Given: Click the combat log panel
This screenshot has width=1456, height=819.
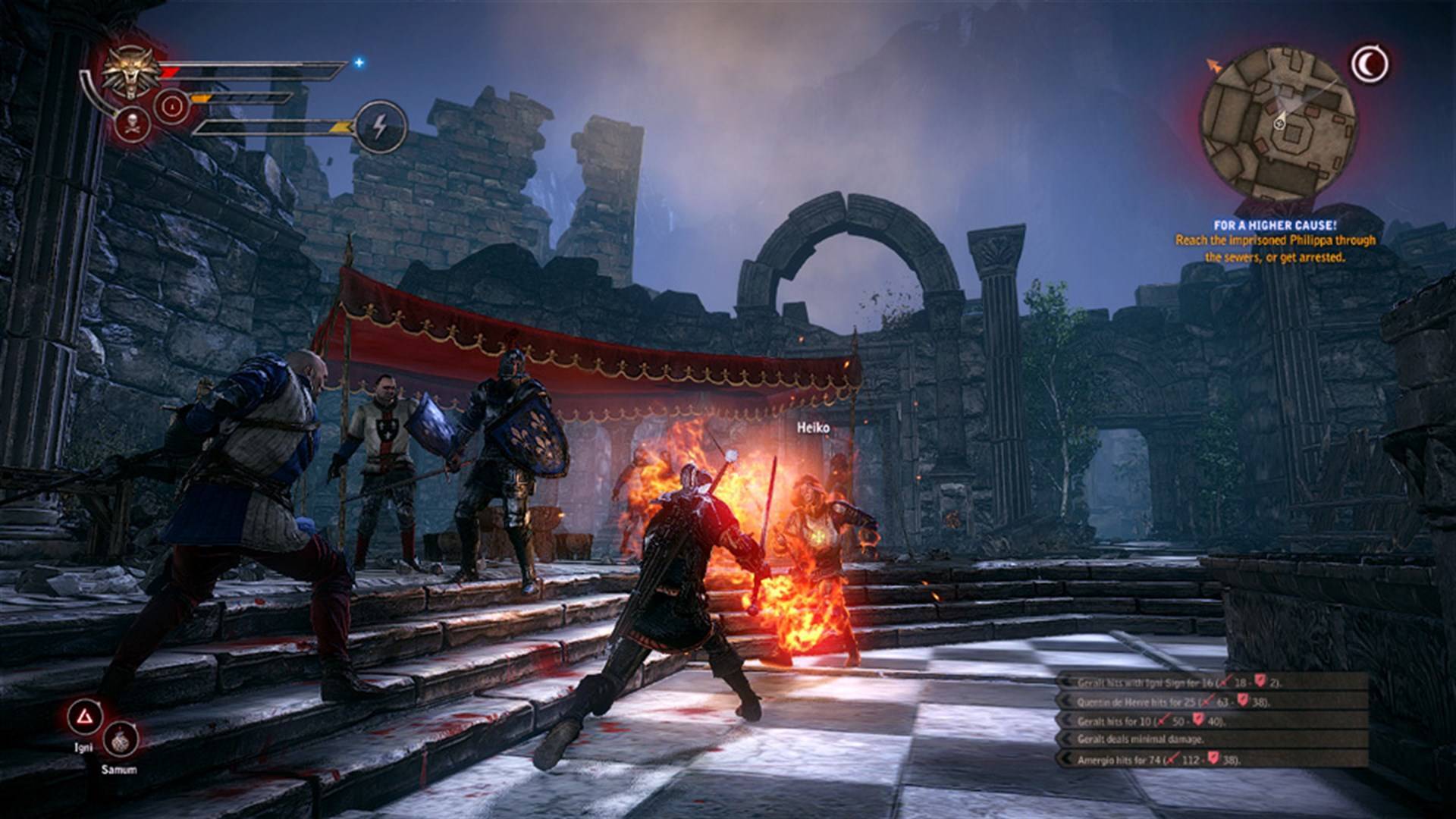Looking at the screenshot, I should coord(1212,720).
